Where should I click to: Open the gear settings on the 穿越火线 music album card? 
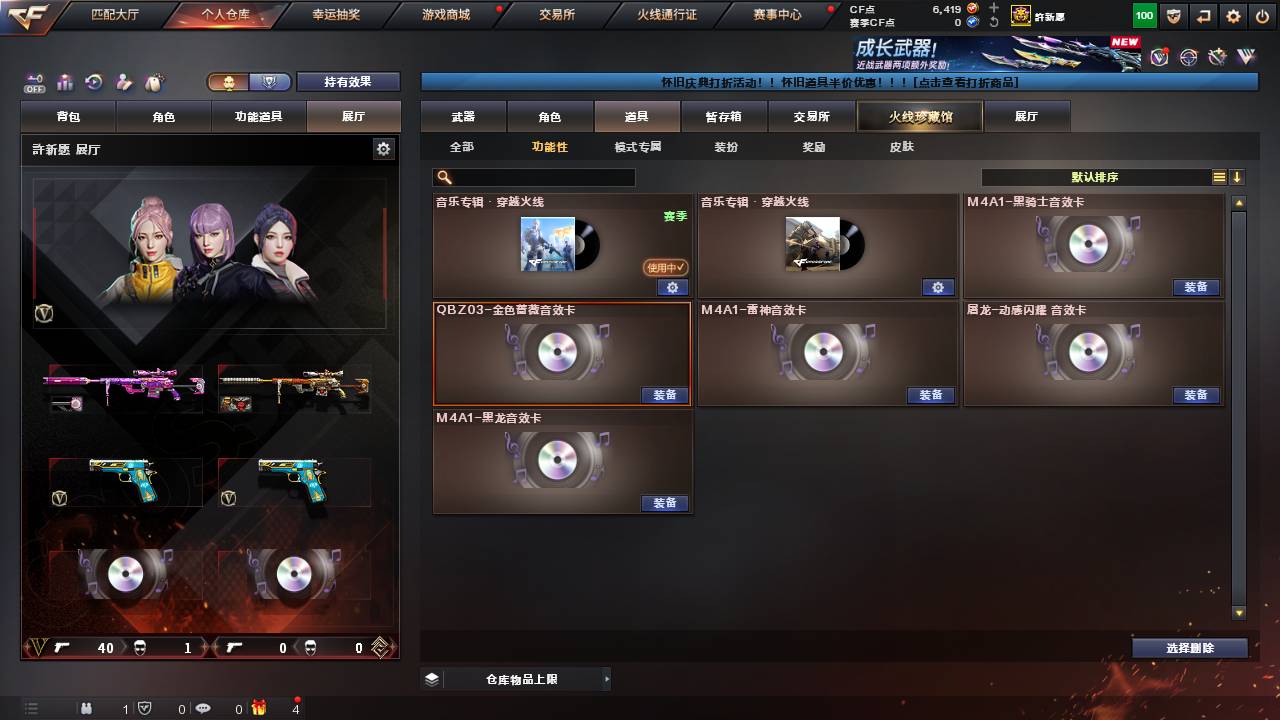[x=673, y=287]
